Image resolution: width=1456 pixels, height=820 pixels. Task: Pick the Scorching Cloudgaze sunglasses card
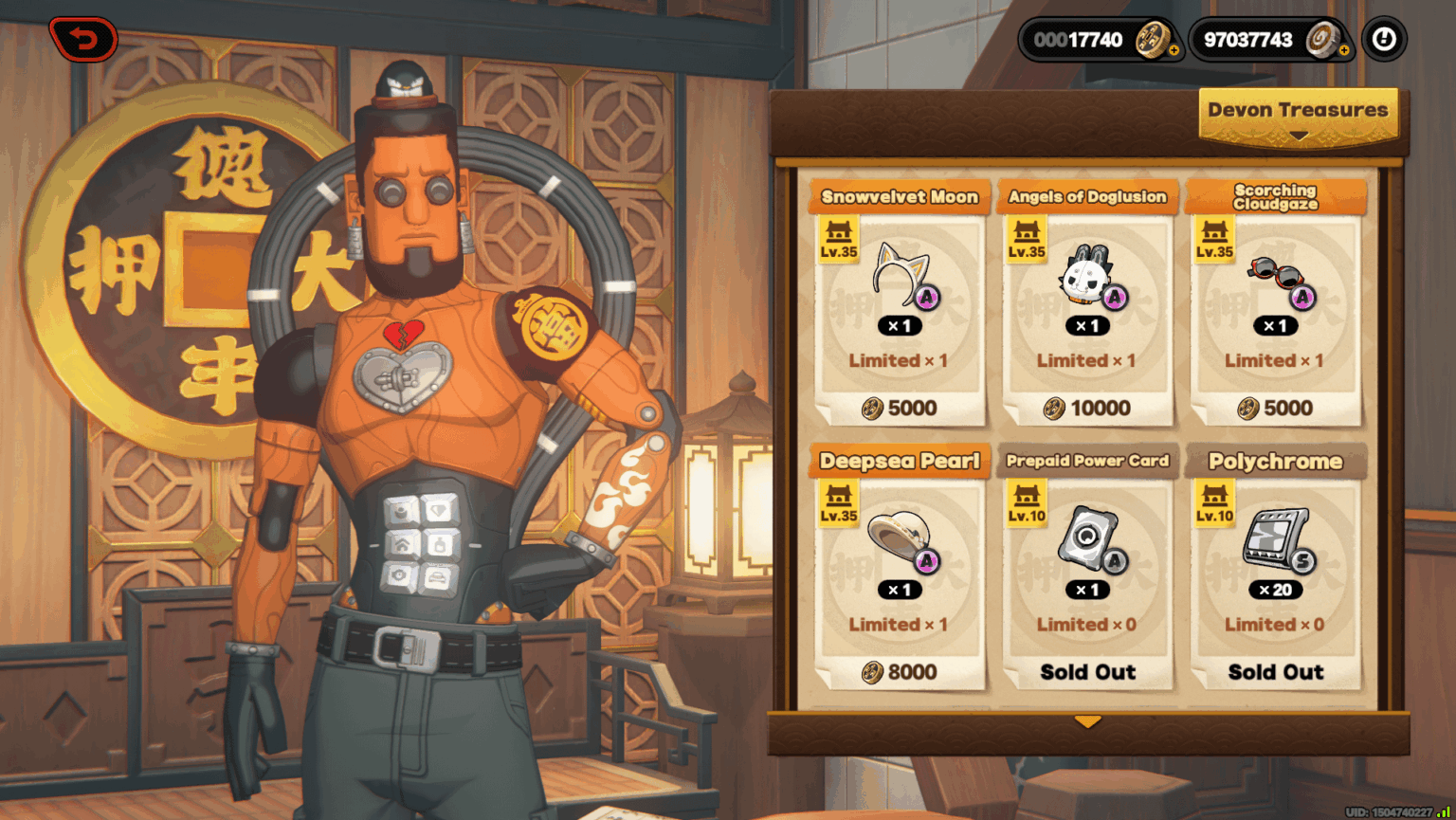[x=1275, y=303]
